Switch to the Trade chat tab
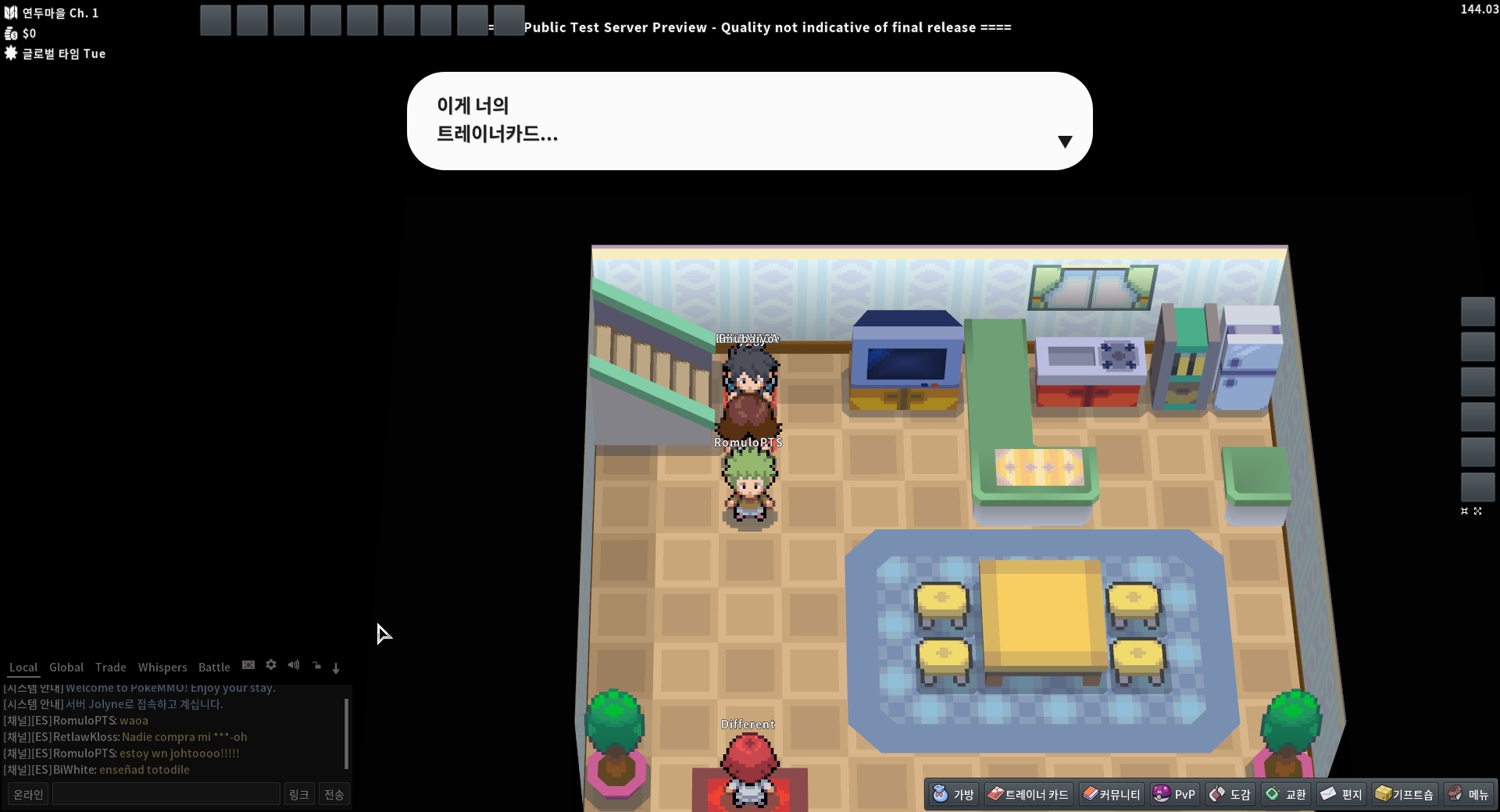The height and width of the screenshot is (812, 1500). pos(111,668)
